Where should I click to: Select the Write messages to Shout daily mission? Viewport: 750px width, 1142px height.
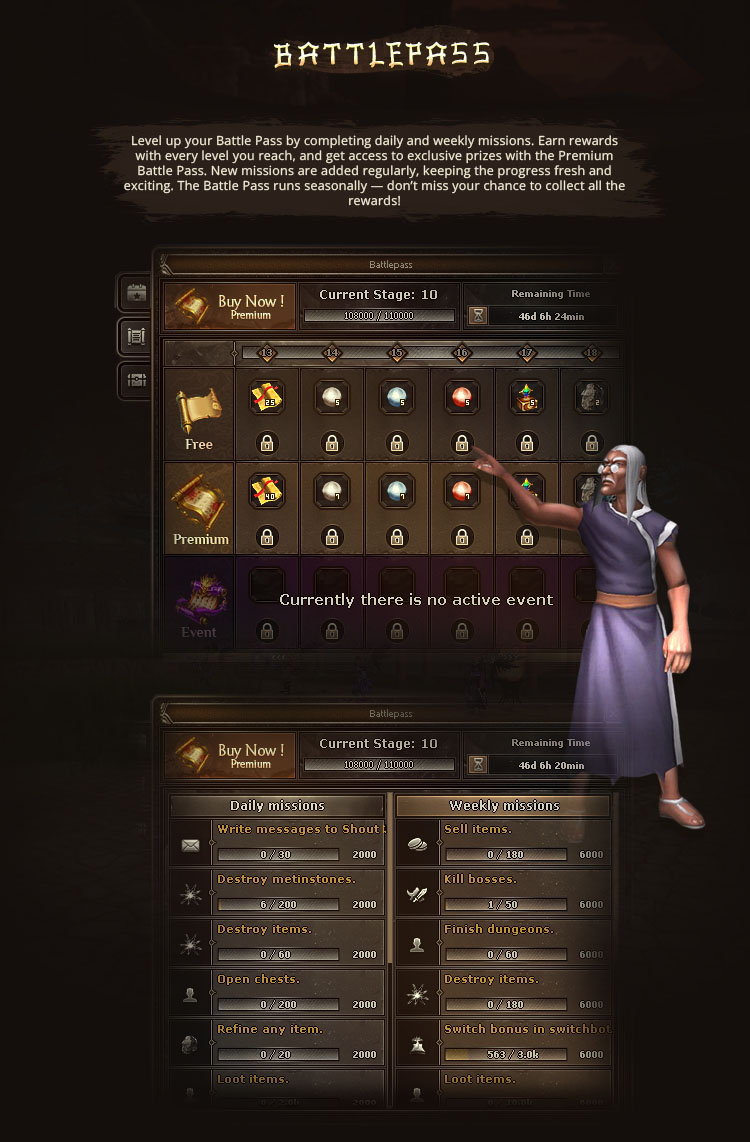click(x=298, y=842)
